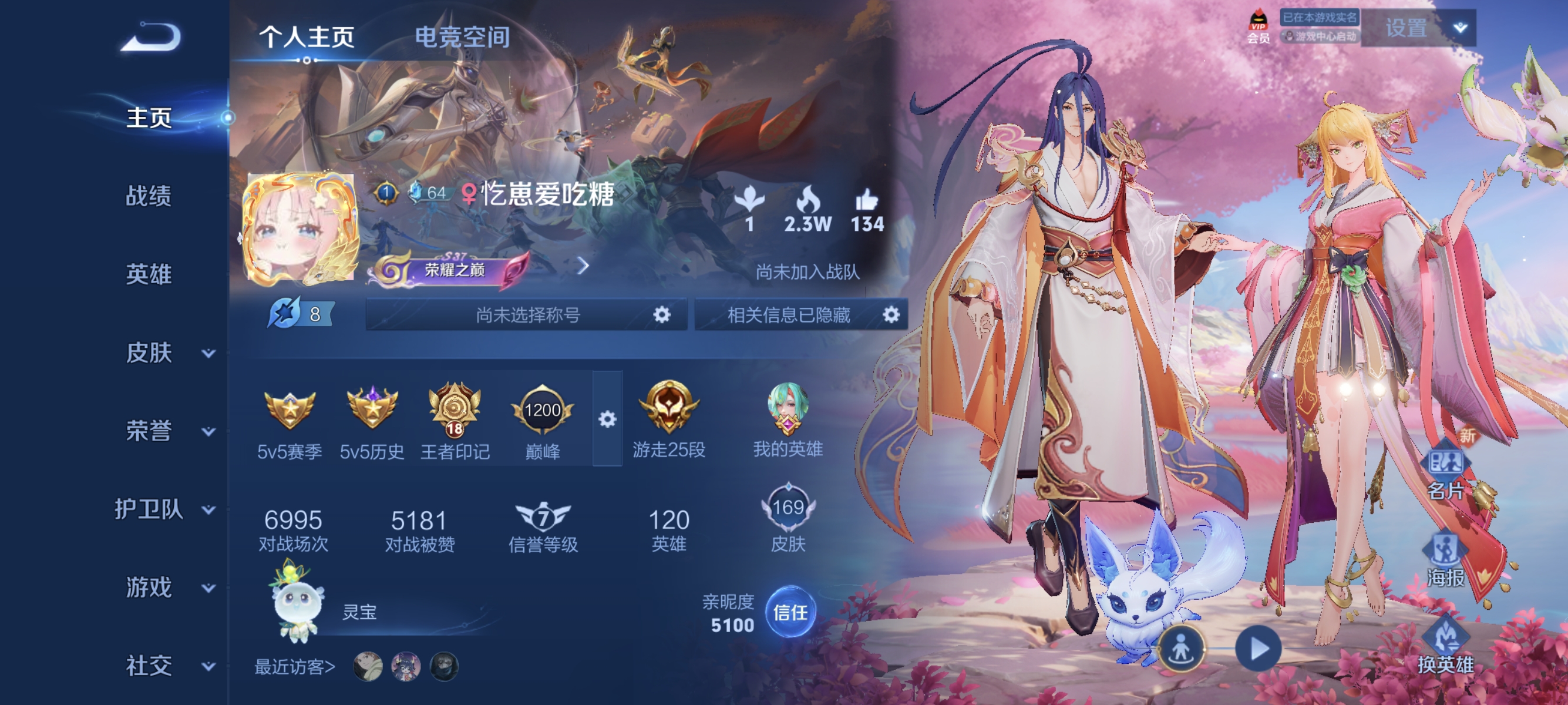Click the pink-haired player avatar
The width and height of the screenshot is (1568, 705).
pyautogui.click(x=300, y=230)
